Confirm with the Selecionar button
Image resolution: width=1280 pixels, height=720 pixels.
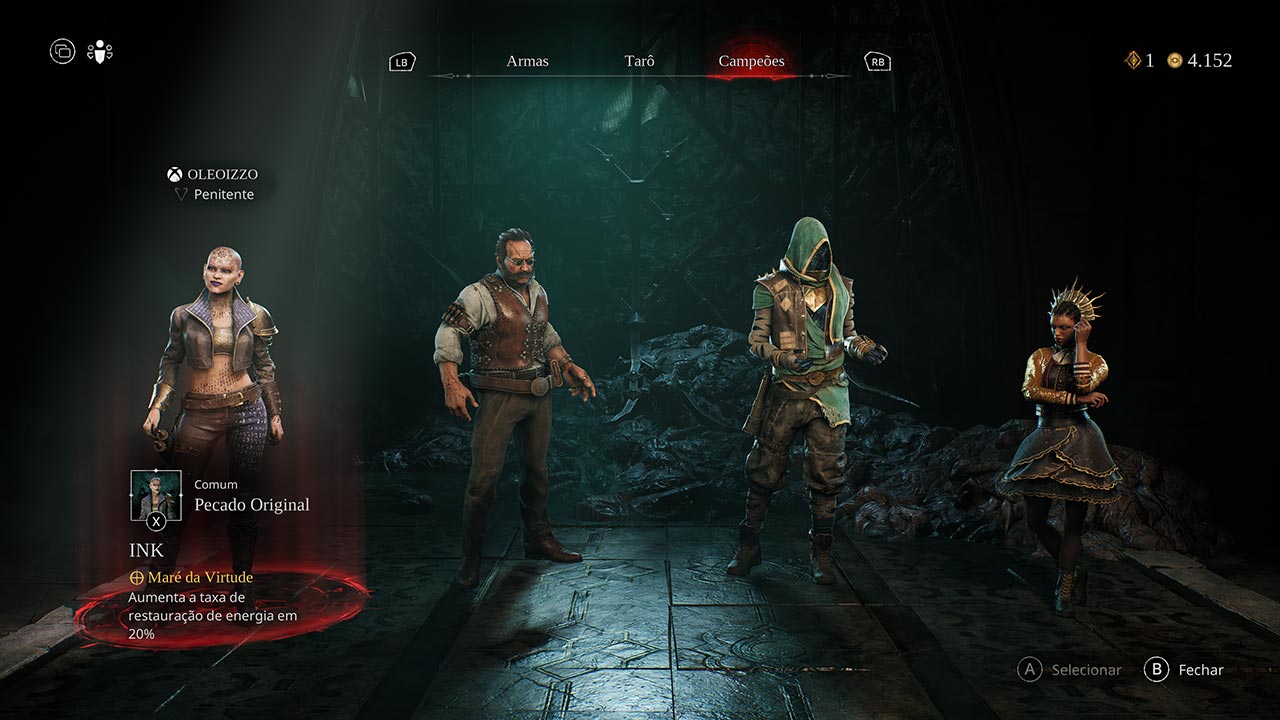coord(1070,670)
